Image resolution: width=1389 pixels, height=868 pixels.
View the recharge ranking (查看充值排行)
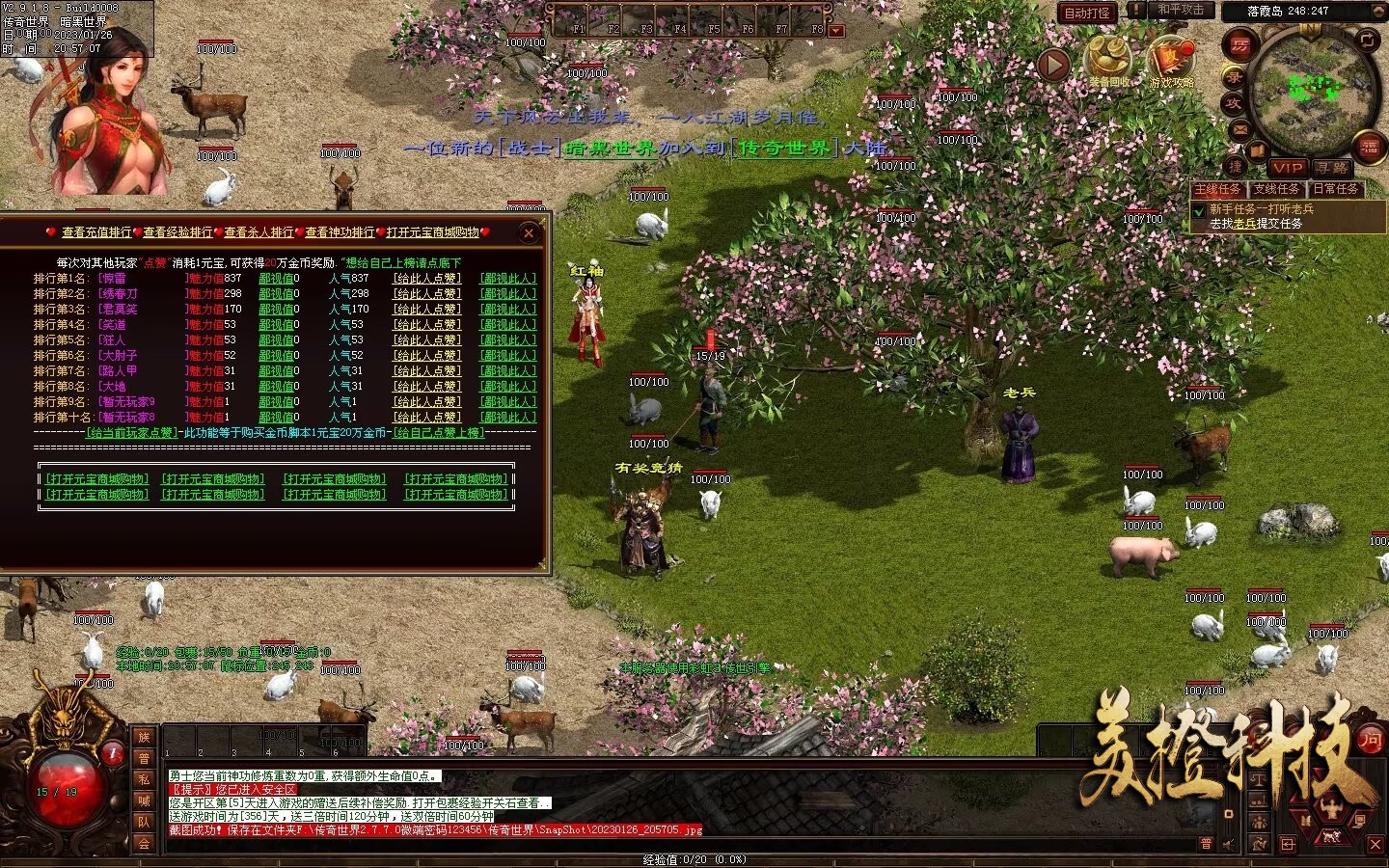coord(96,232)
